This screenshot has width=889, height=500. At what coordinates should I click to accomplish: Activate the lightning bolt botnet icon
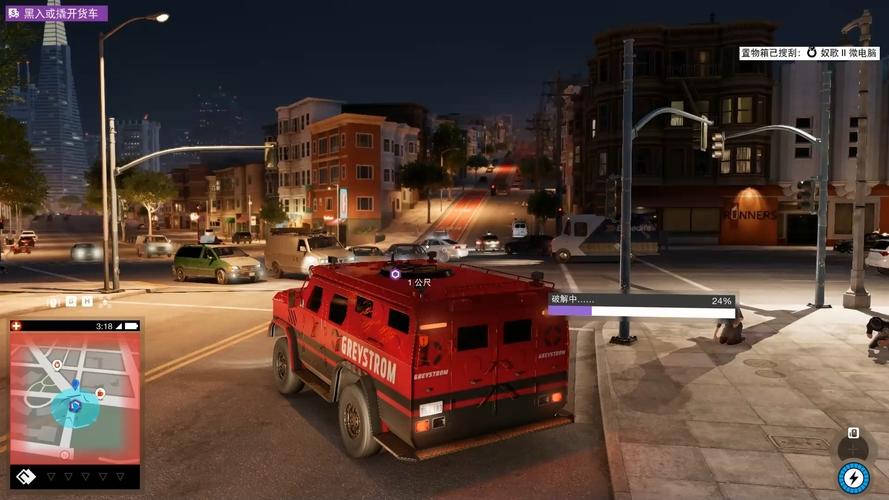pyautogui.click(x=853, y=477)
